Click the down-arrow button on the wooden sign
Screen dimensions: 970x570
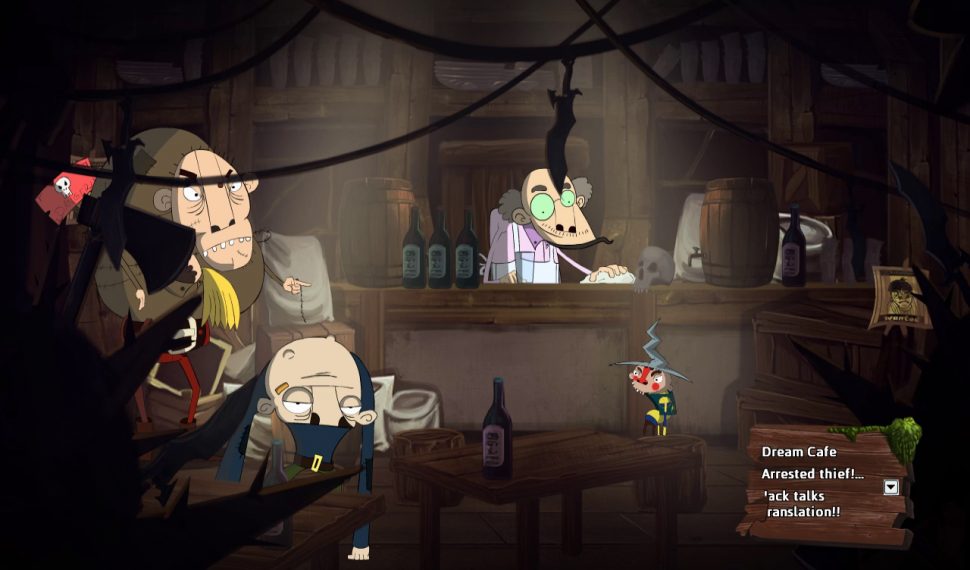[891, 487]
